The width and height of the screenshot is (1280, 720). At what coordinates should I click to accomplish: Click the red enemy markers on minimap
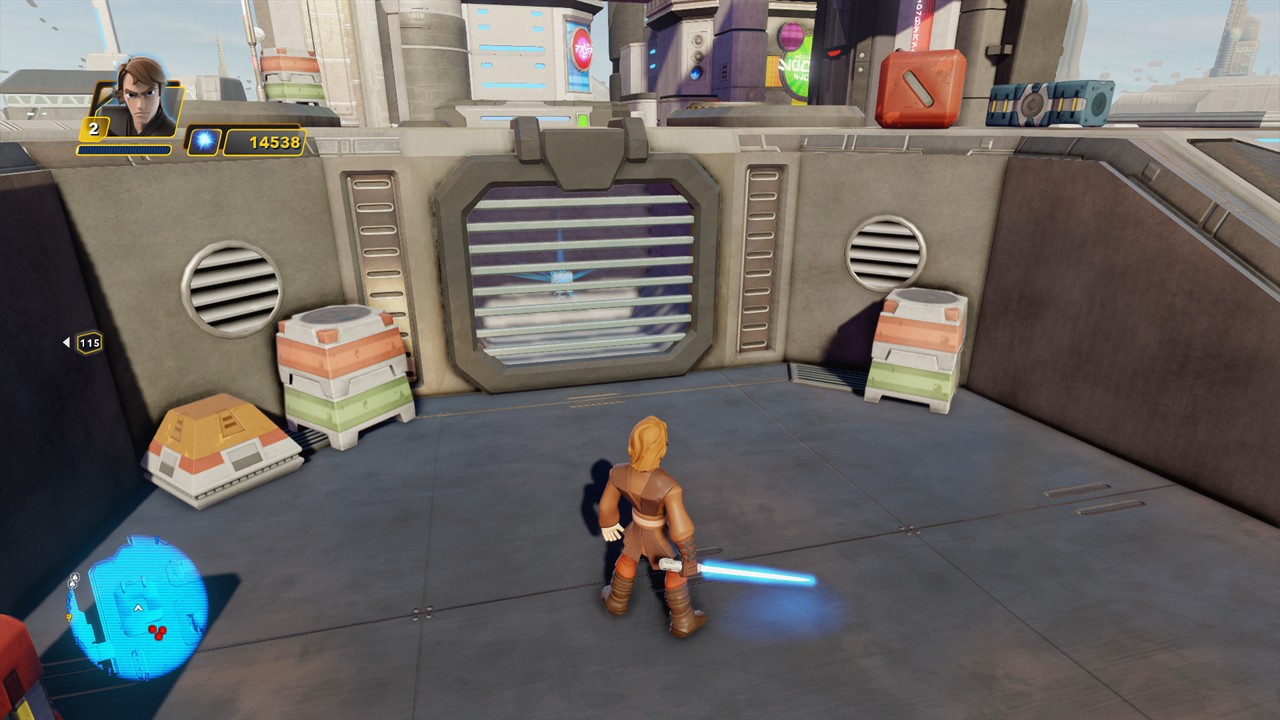157,630
